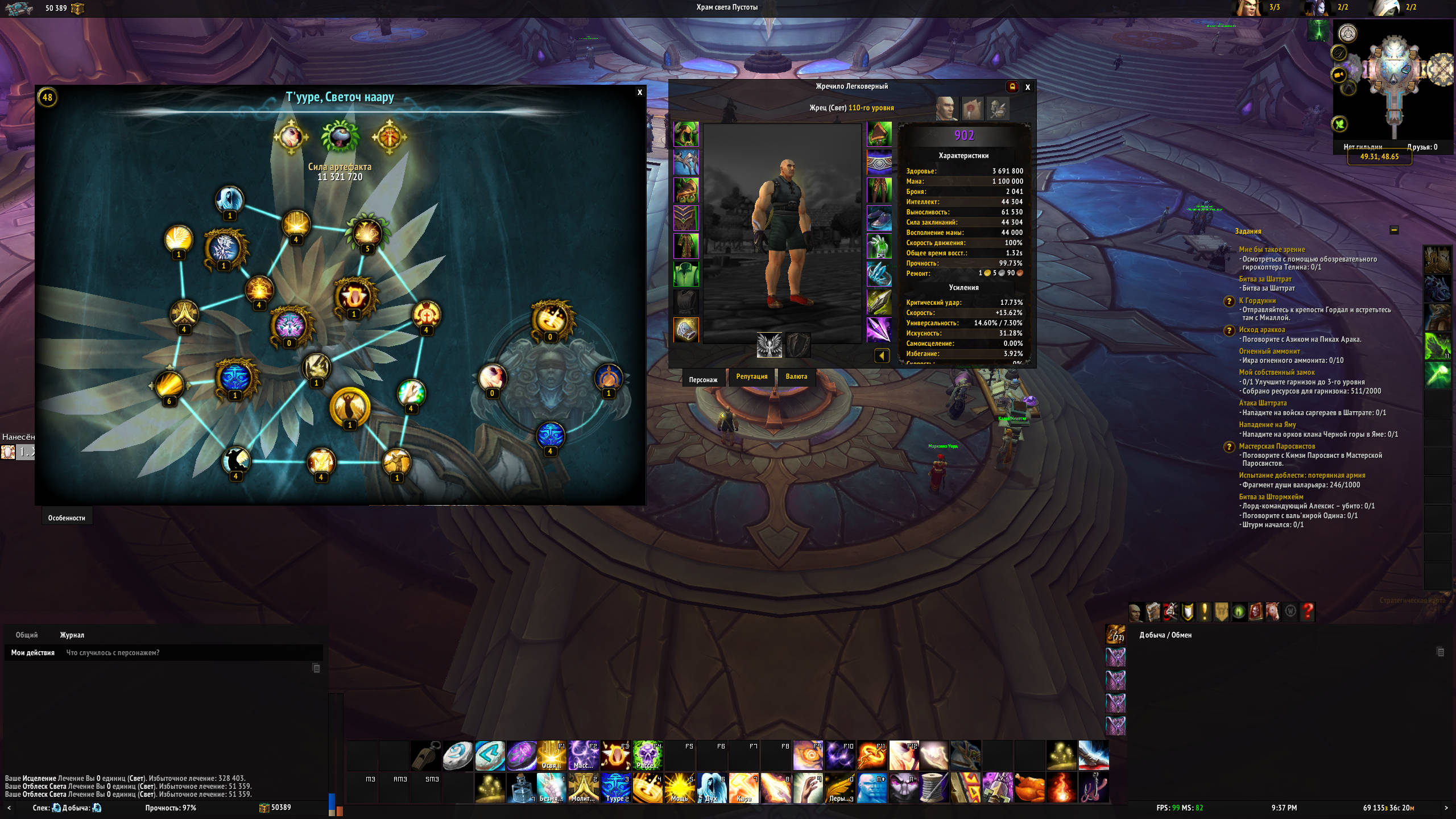
Task: Select the Персонаж tab
Action: coord(703,379)
